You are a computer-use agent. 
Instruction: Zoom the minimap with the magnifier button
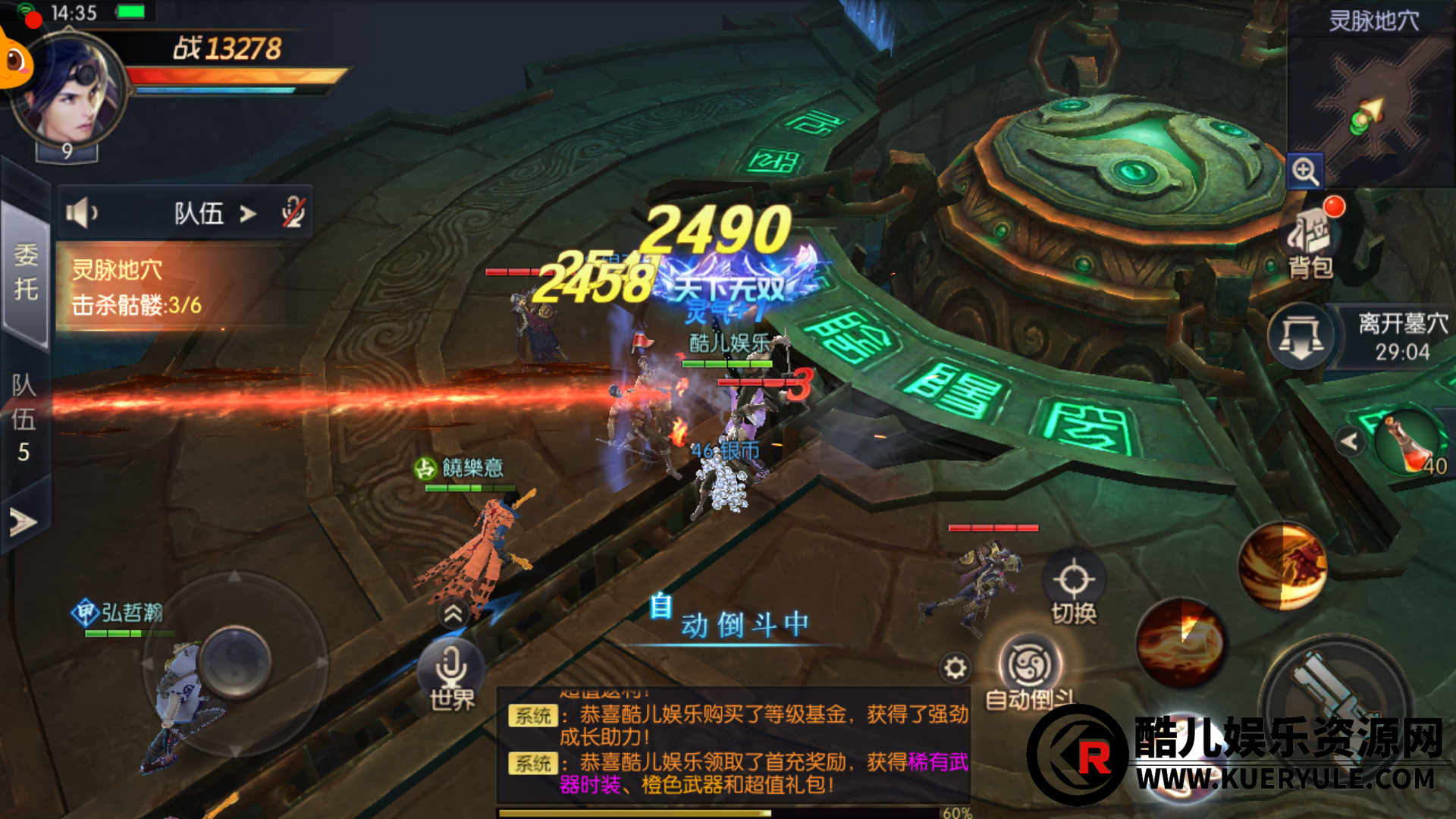pos(1305,171)
